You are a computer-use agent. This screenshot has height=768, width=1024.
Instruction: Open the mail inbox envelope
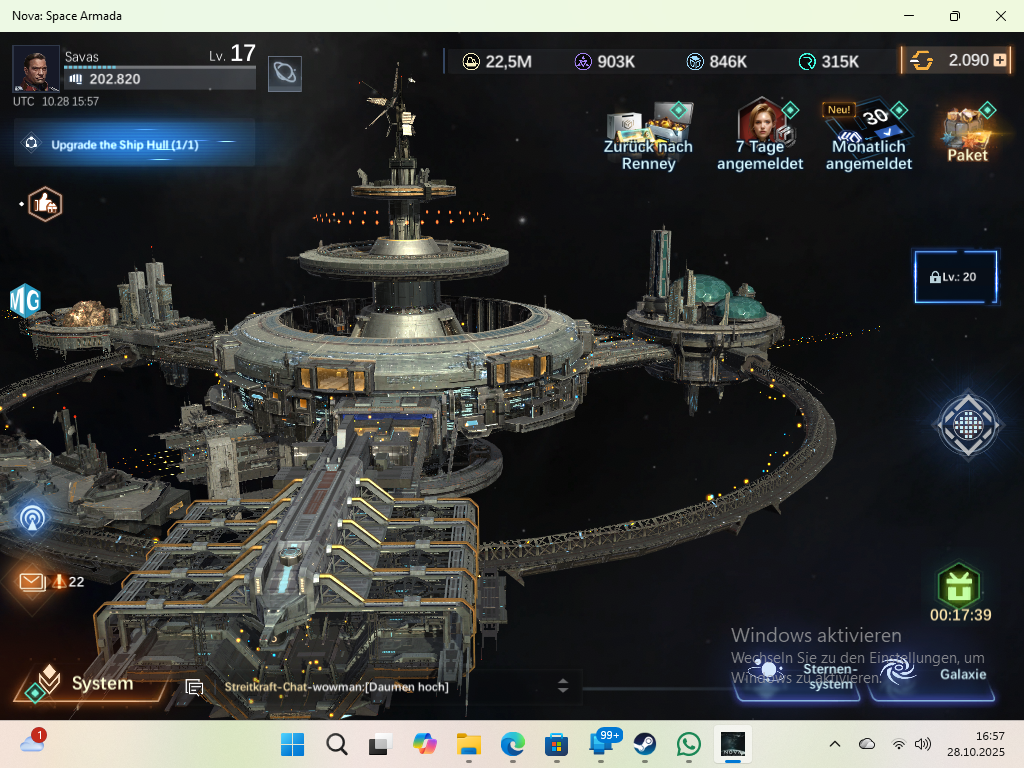click(x=32, y=581)
